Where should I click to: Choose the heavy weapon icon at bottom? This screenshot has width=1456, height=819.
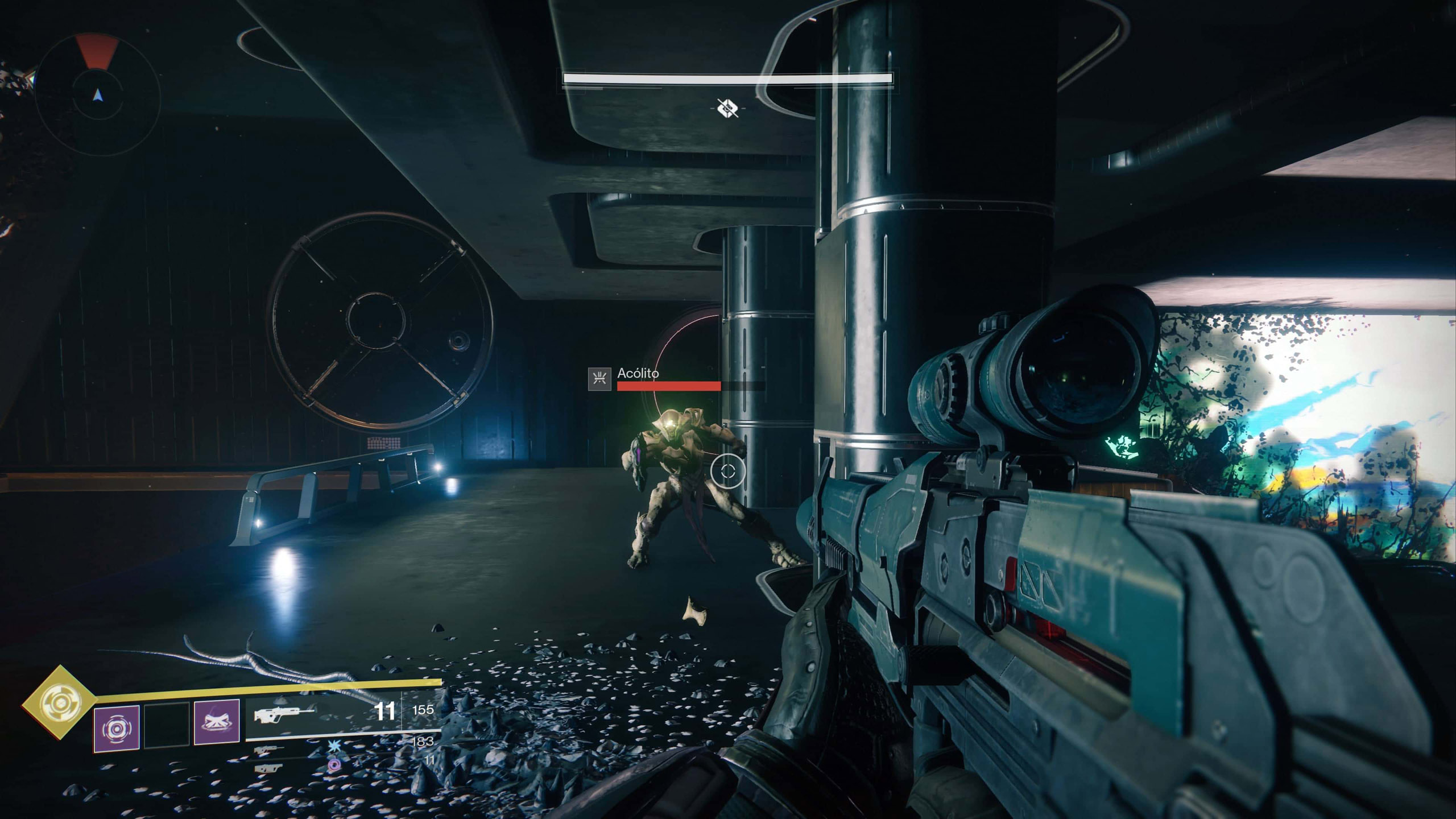(x=268, y=768)
